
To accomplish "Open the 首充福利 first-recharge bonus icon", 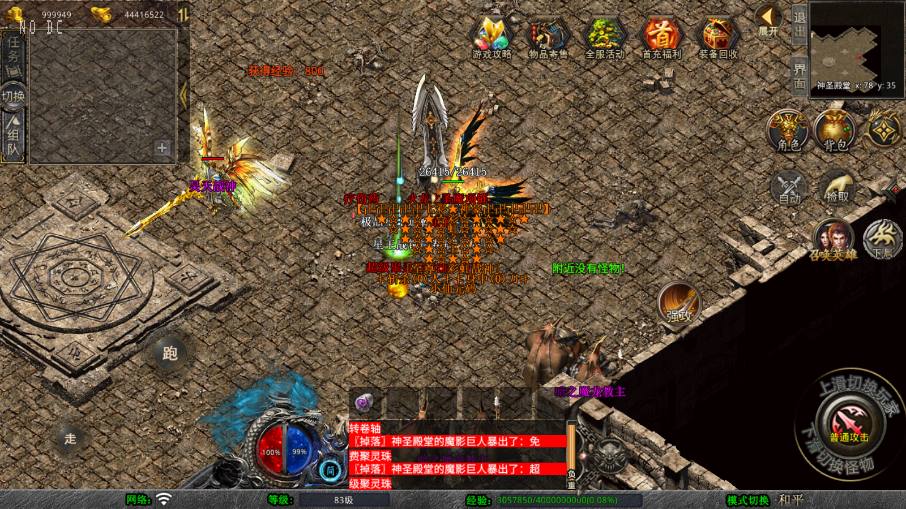I will pos(660,37).
